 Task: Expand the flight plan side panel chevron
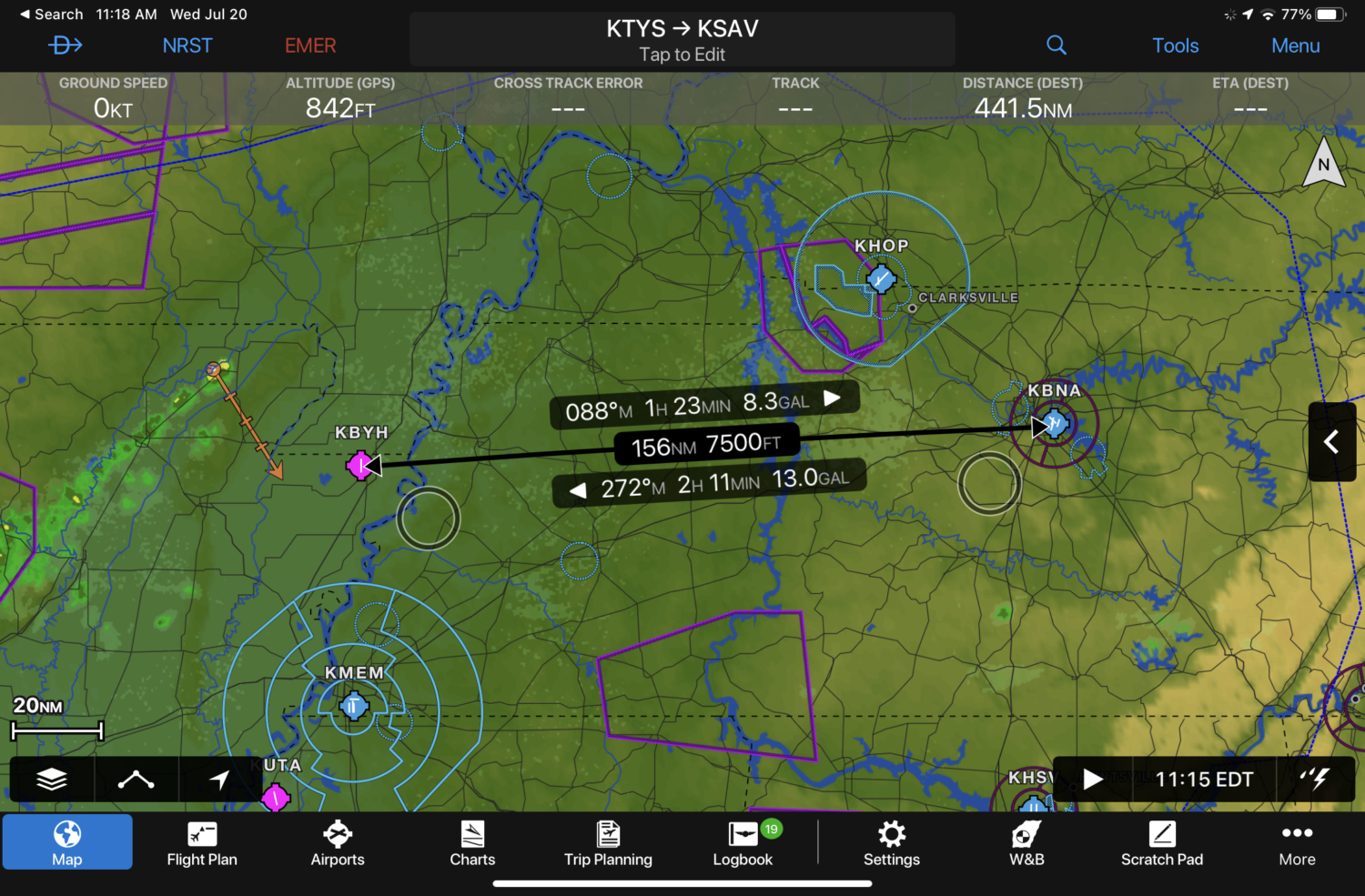click(1331, 443)
